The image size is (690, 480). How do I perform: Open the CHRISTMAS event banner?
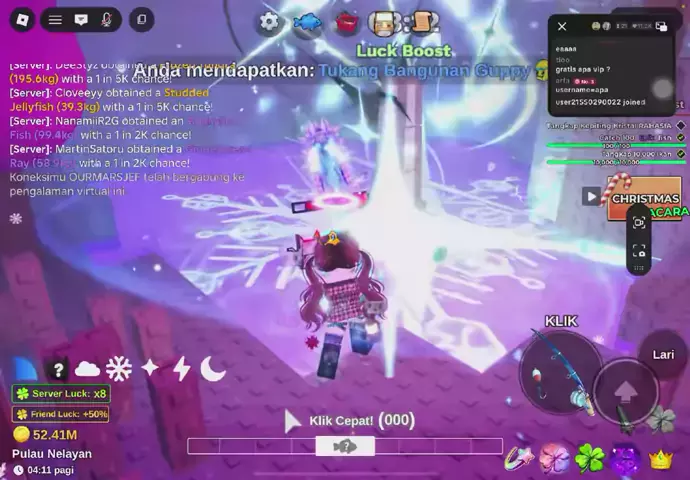coord(645,197)
